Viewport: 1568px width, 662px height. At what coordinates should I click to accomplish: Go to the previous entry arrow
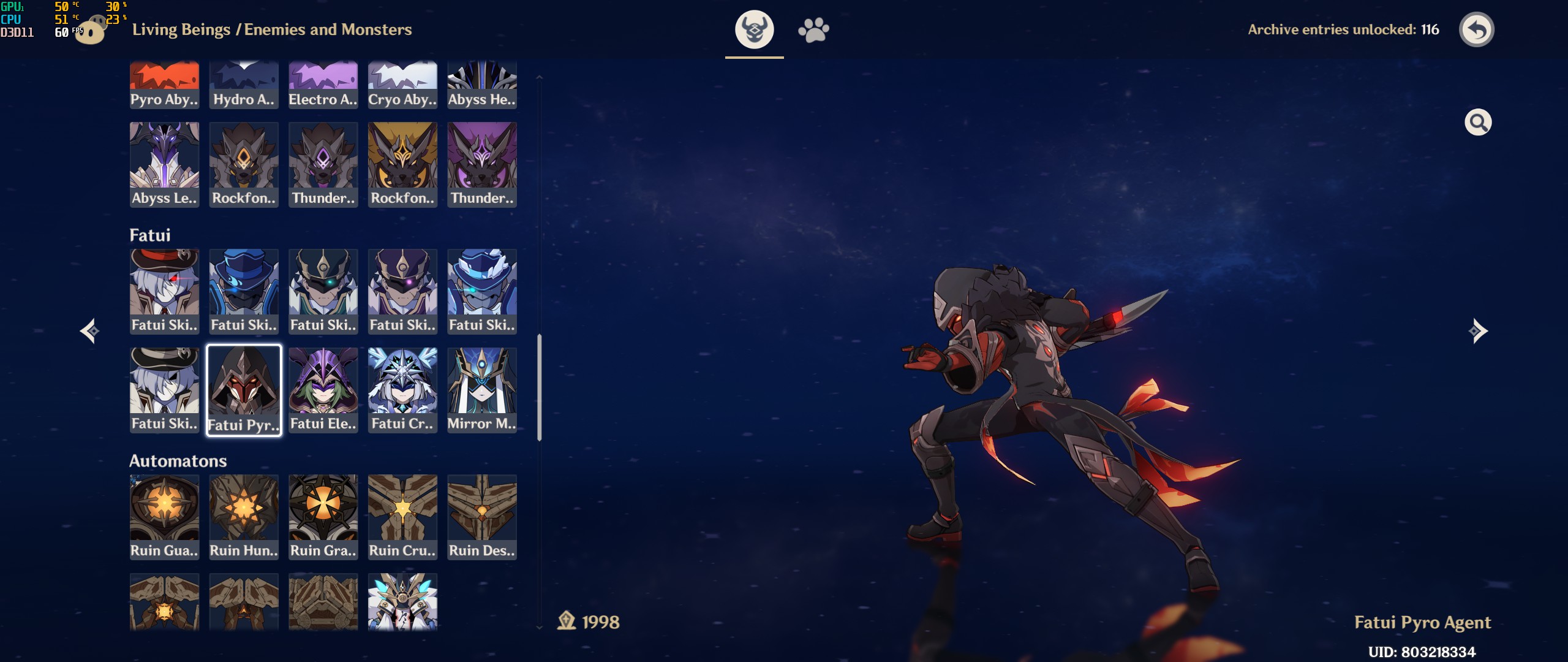pos(90,331)
